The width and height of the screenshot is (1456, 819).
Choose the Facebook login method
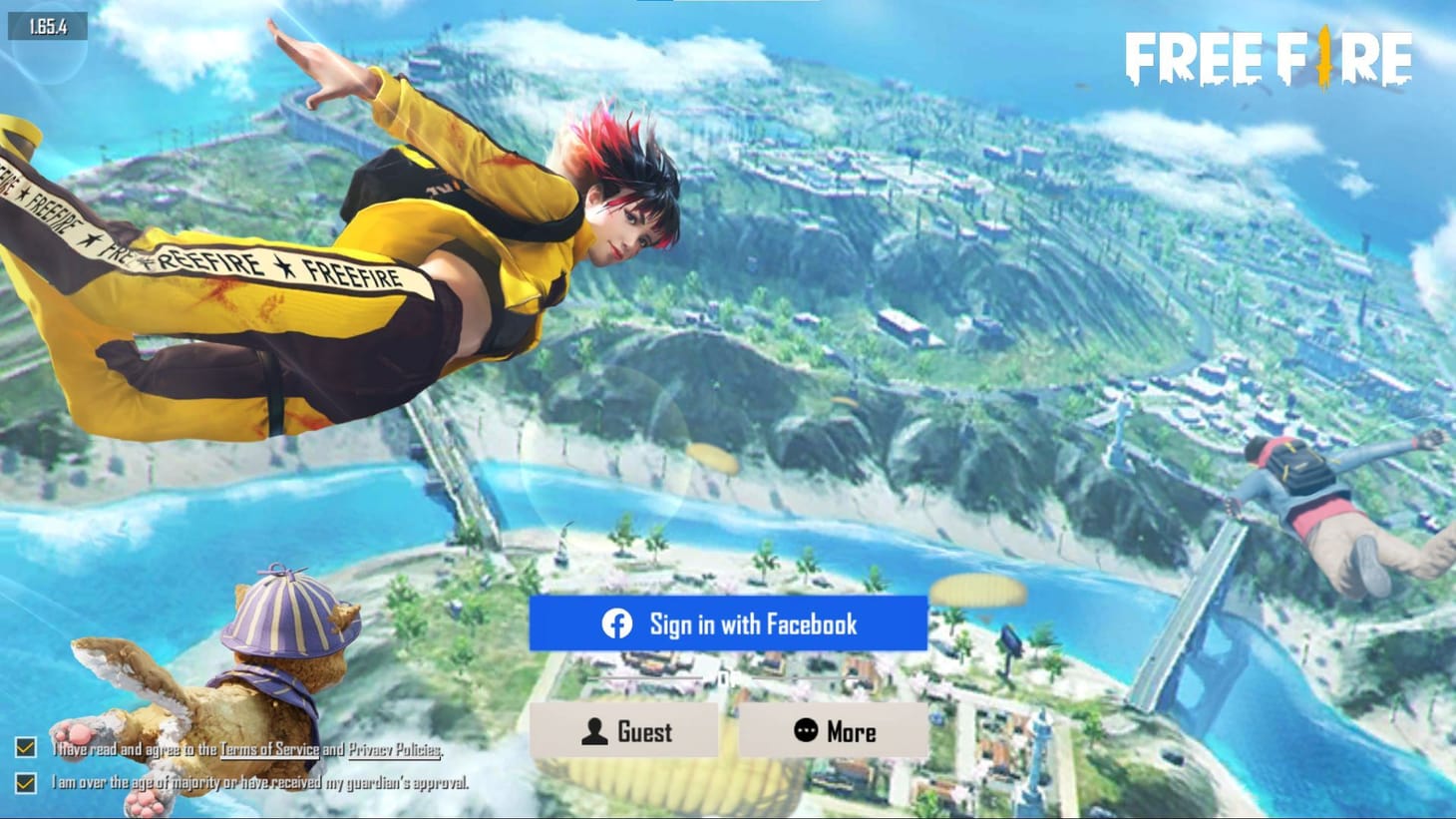728,624
